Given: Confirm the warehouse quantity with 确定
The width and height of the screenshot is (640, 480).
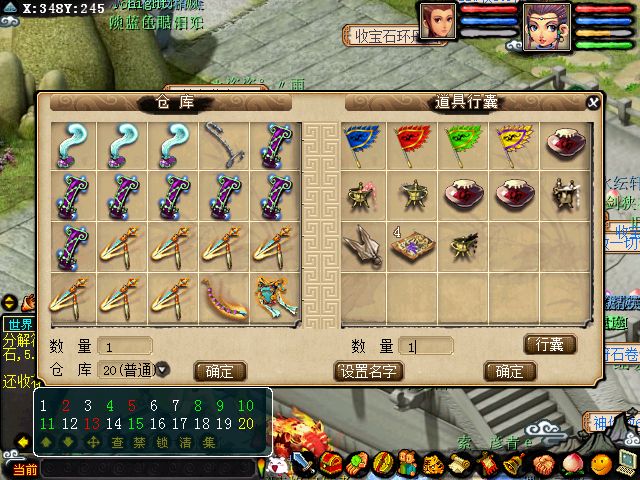Looking at the screenshot, I should tap(220, 371).
